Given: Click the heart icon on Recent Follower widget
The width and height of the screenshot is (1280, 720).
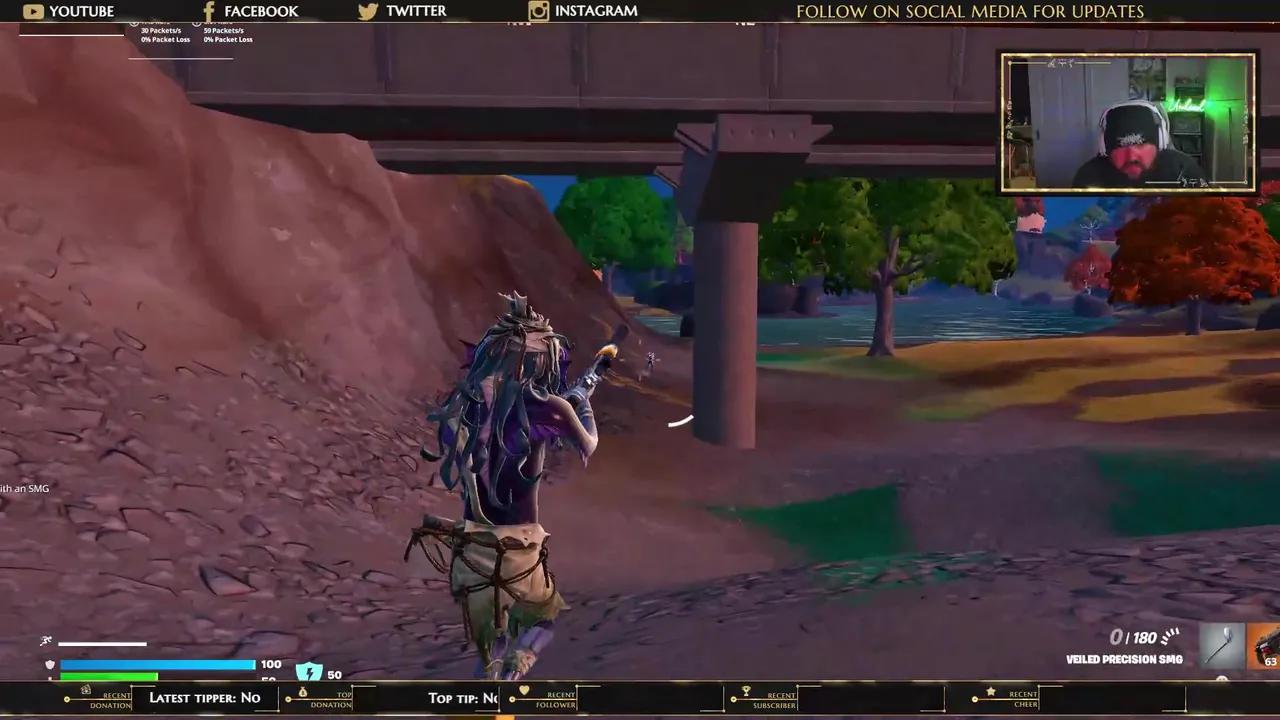Looking at the screenshot, I should [x=524, y=690].
